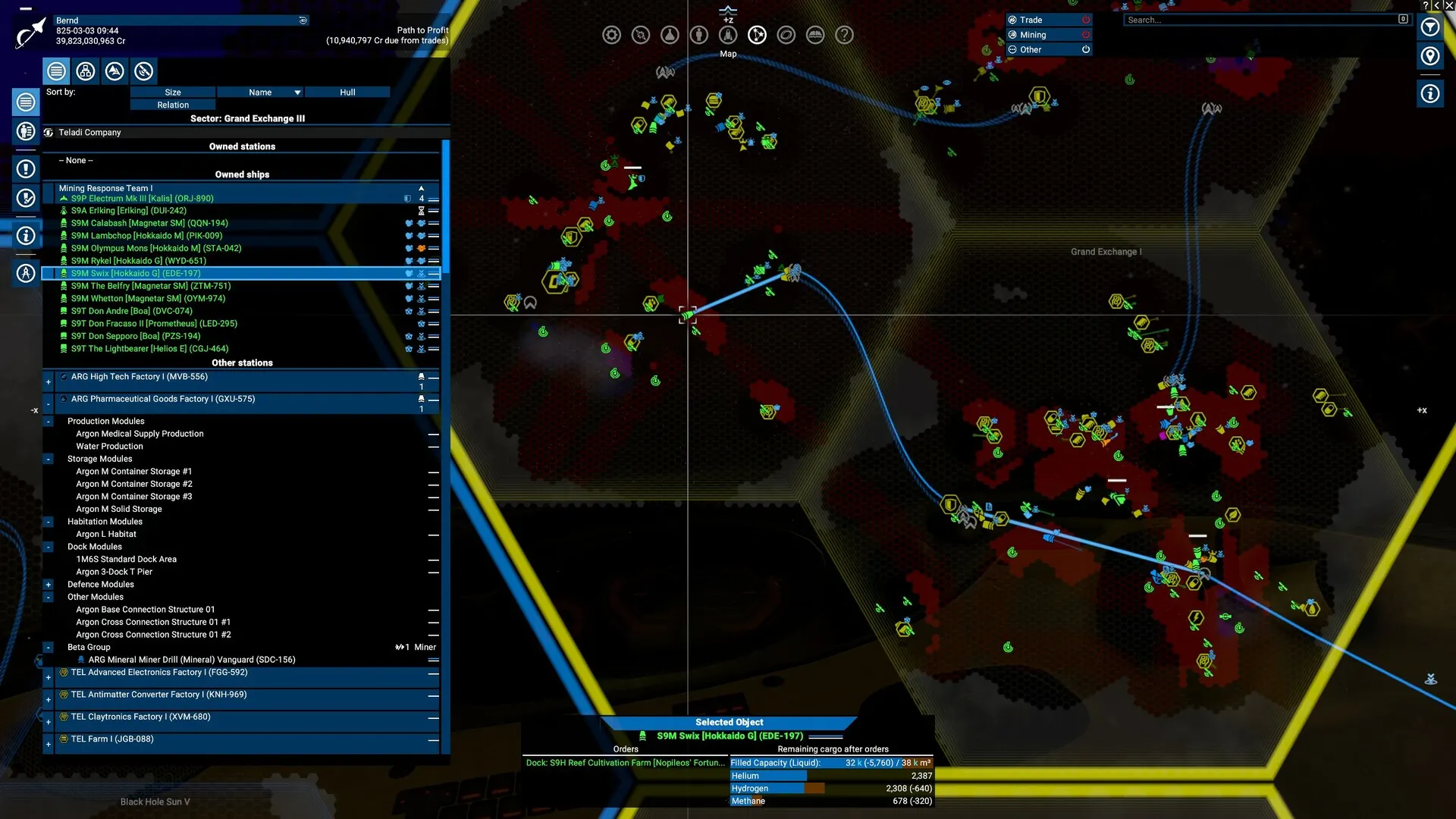Click the filter funnel icon near the search bar
The height and width of the screenshot is (819, 1456).
click(1430, 27)
